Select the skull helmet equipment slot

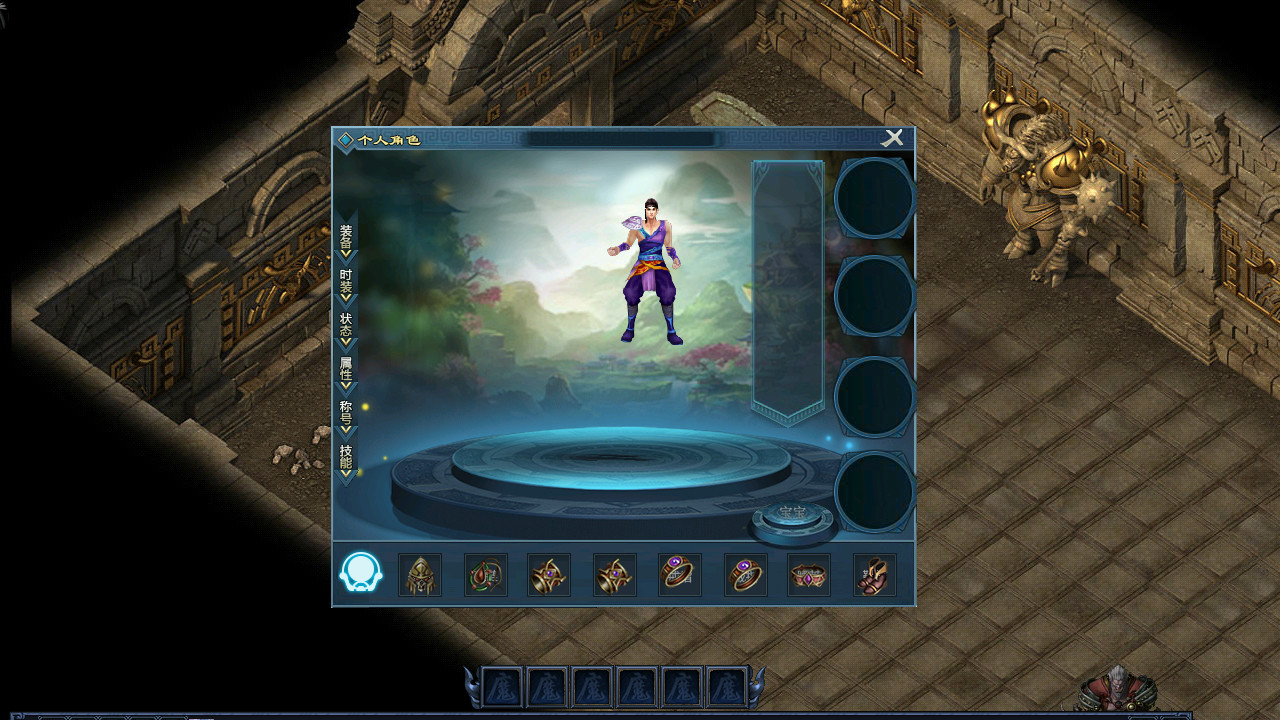[x=420, y=575]
